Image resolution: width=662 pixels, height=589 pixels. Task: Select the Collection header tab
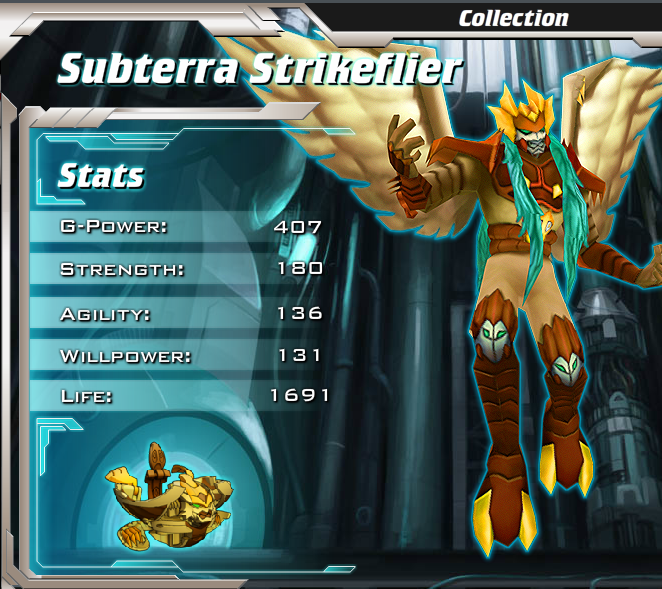coord(513,18)
